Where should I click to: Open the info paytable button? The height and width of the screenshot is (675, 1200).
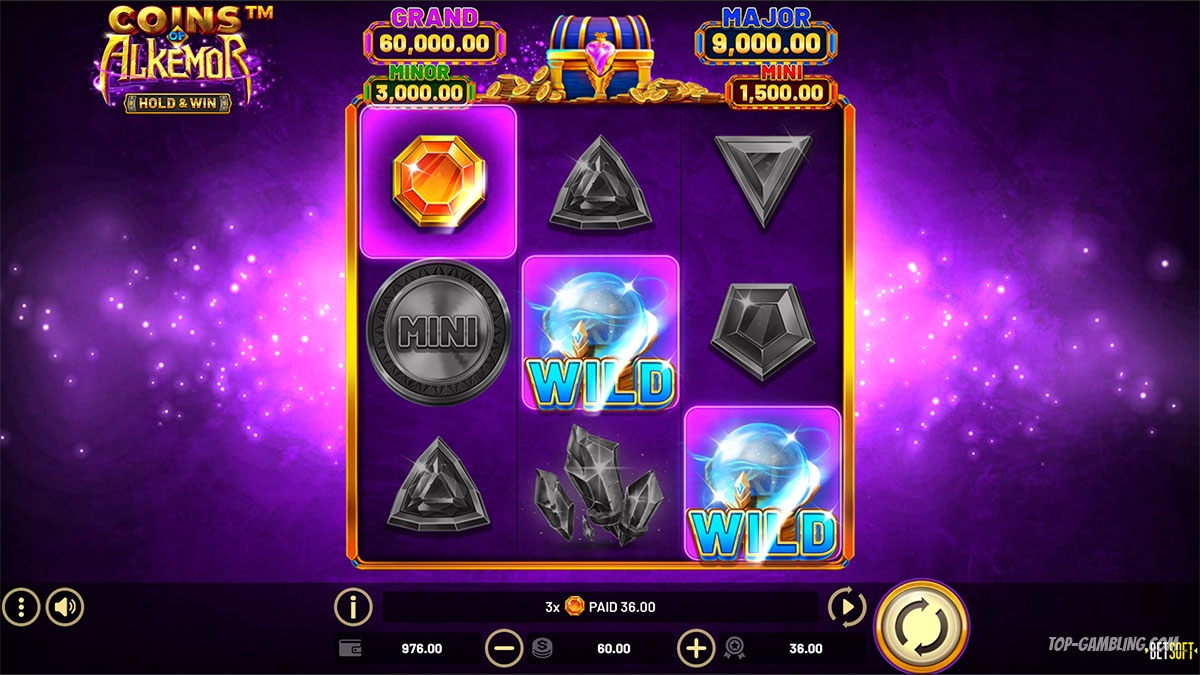(x=353, y=606)
